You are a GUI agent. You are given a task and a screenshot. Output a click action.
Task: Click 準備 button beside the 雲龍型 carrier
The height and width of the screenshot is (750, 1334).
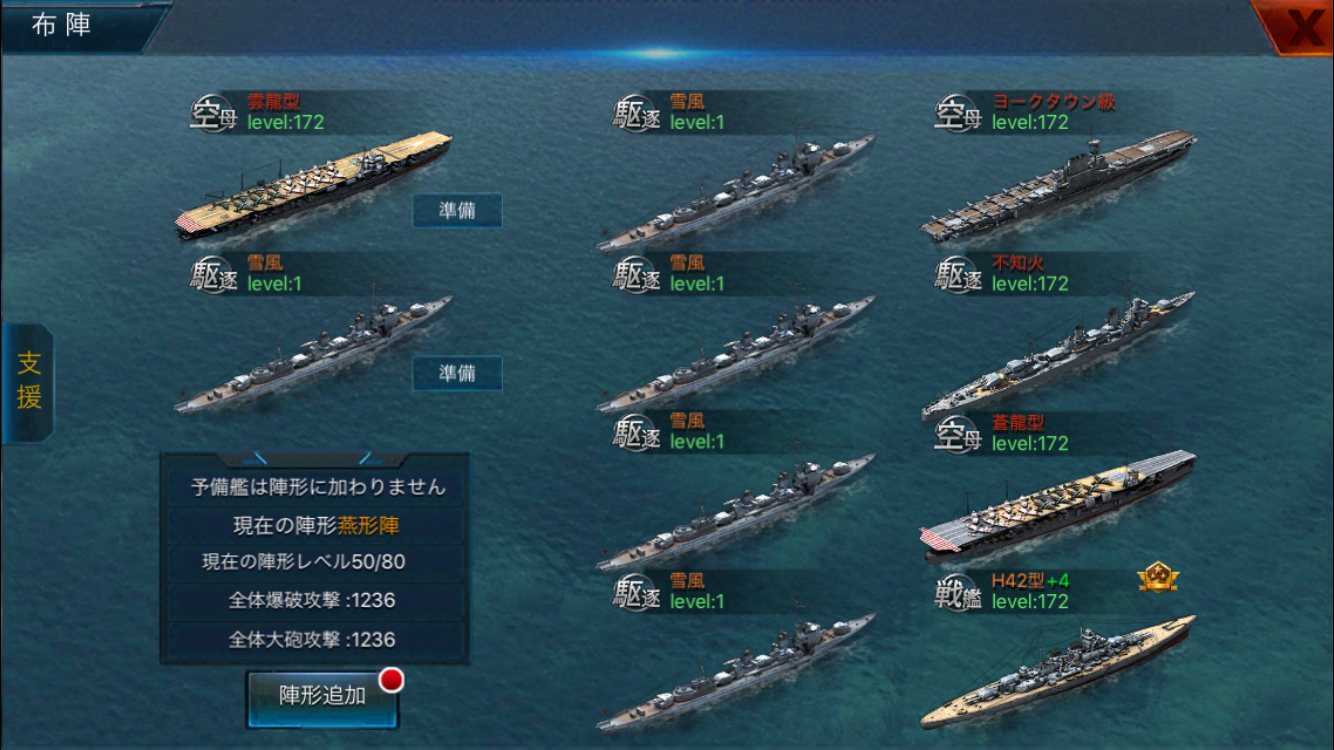(x=457, y=211)
